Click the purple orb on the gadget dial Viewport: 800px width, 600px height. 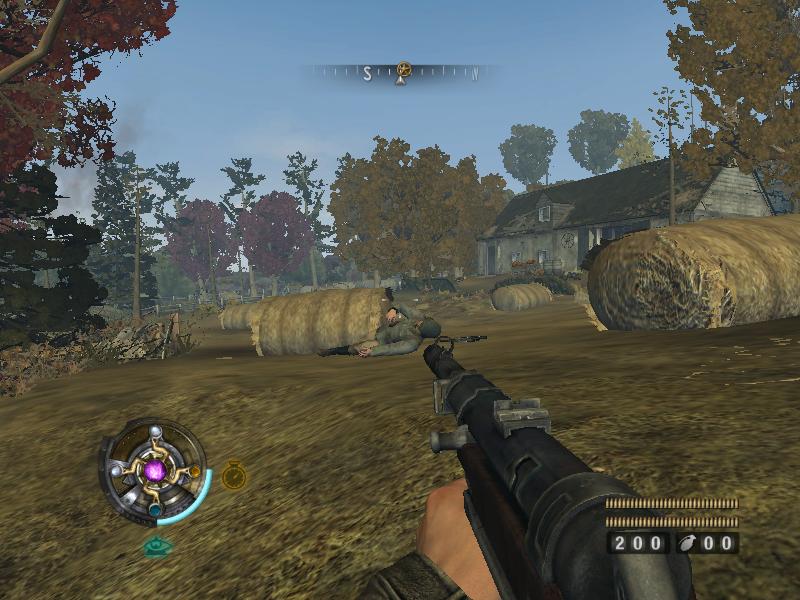(x=155, y=469)
